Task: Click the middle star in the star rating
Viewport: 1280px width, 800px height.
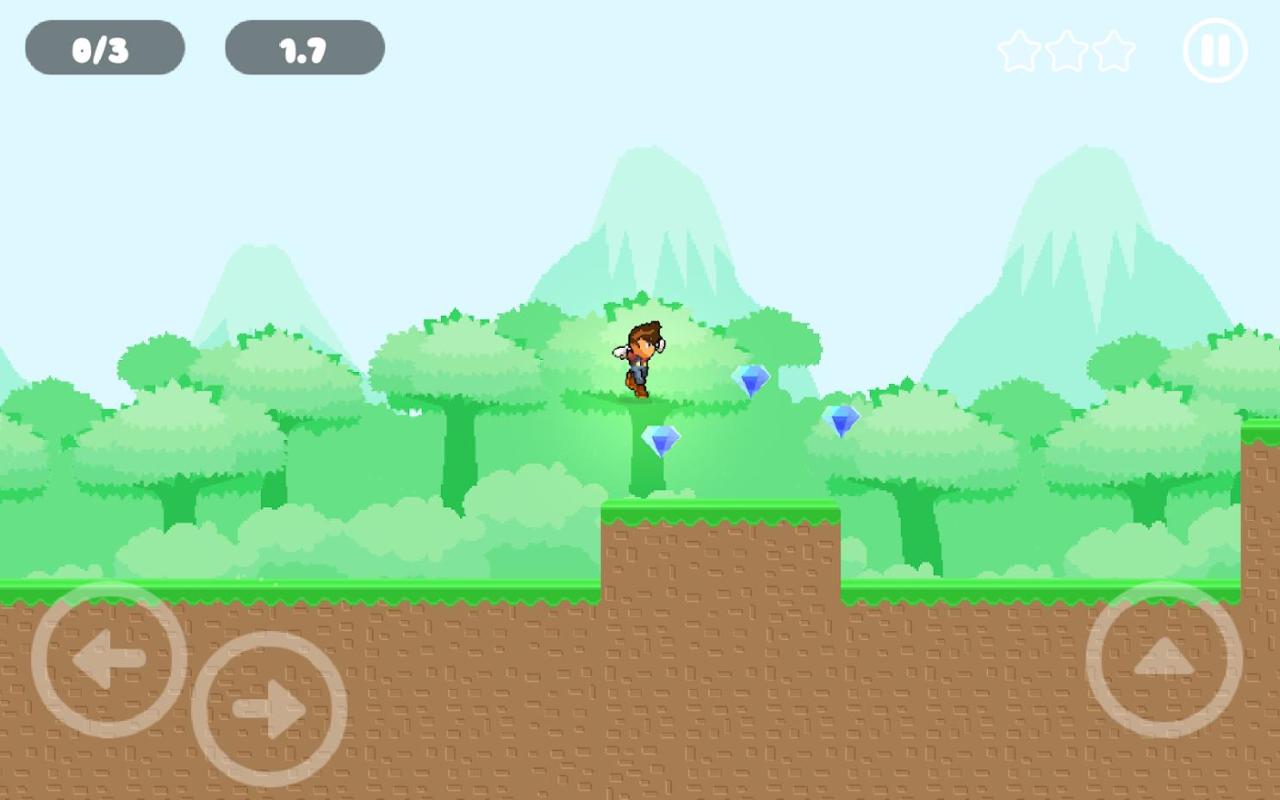Action: pos(1066,52)
